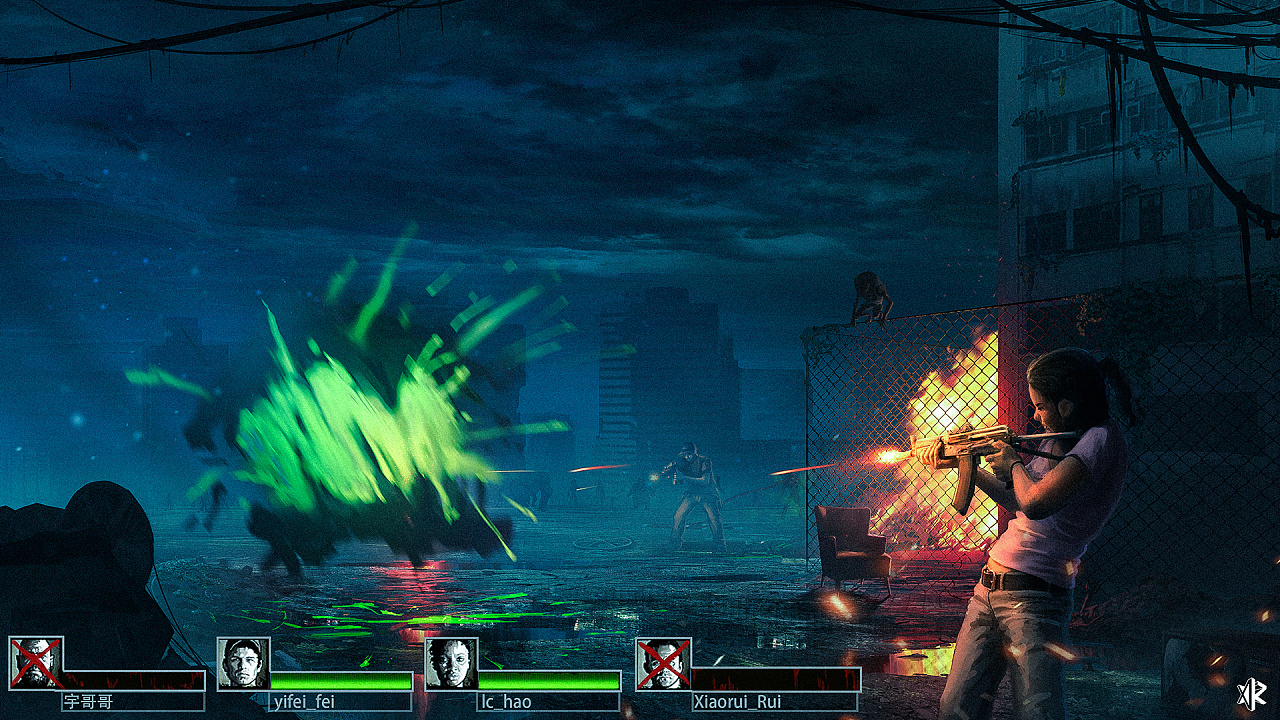The width and height of the screenshot is (1280, 720).
Task: Choose the lc_hao player portrait
Action: pyautogui.click(x=452, y=663)
